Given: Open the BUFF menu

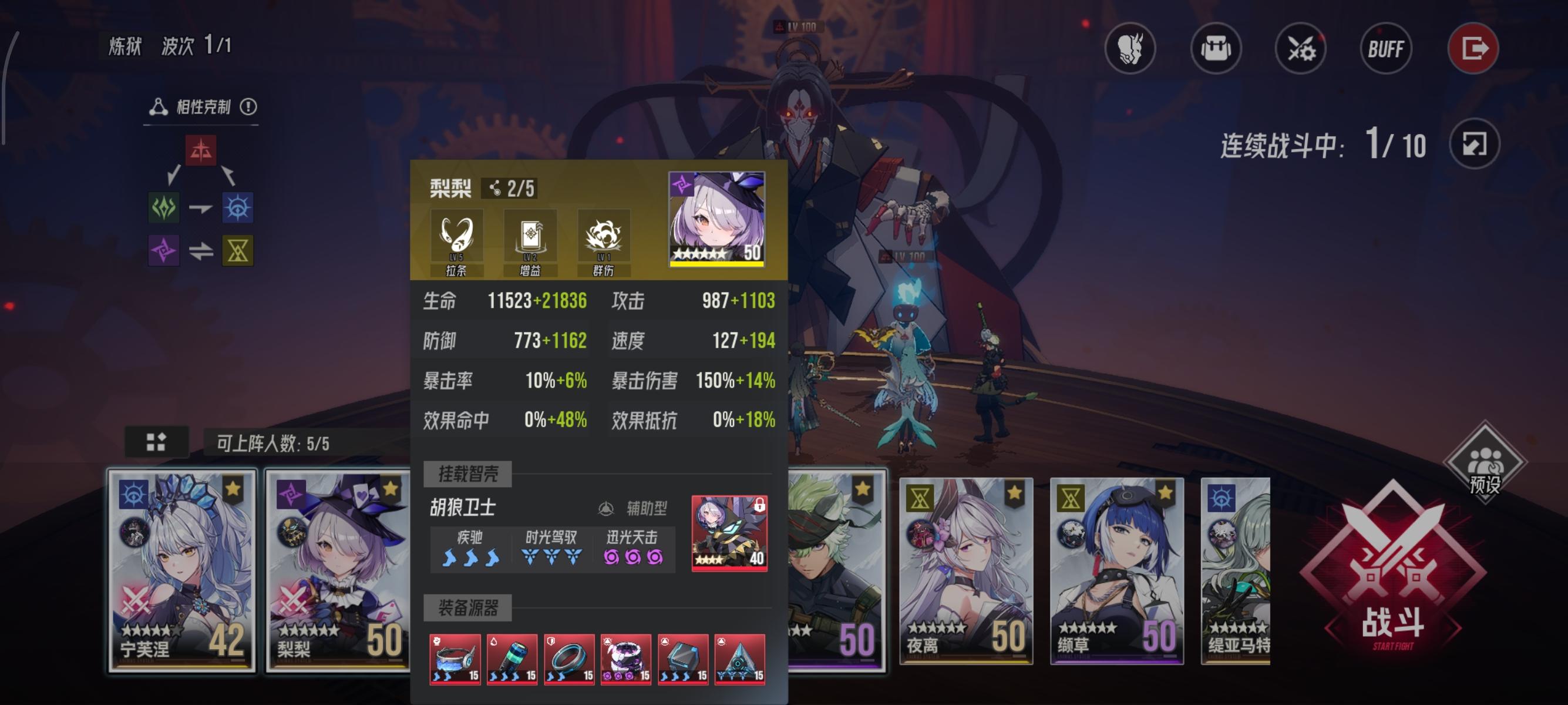Looking at the screenshot, I should click(1386, 50).
